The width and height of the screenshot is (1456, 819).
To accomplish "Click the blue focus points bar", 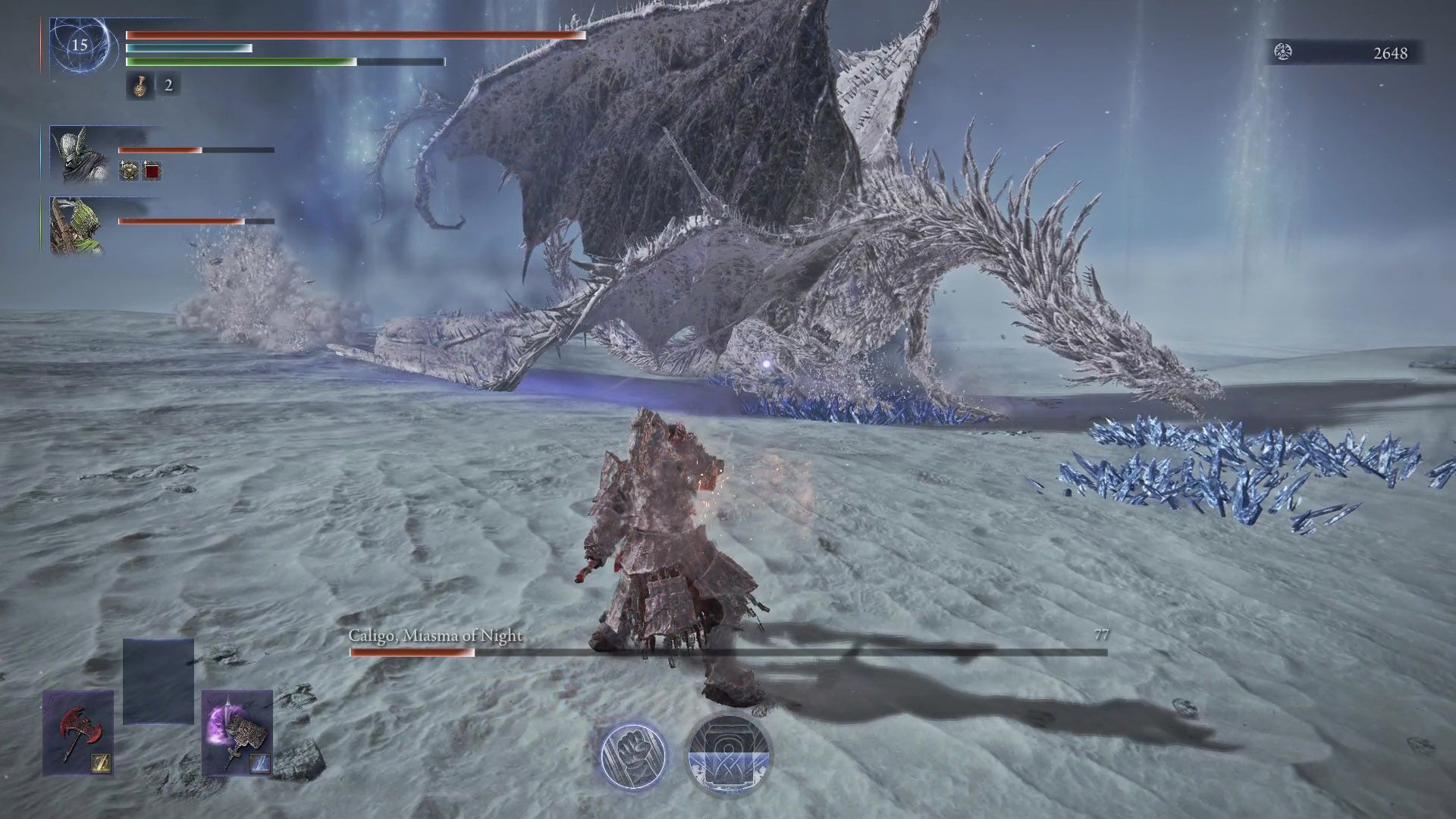I will (x=190, y=47).
